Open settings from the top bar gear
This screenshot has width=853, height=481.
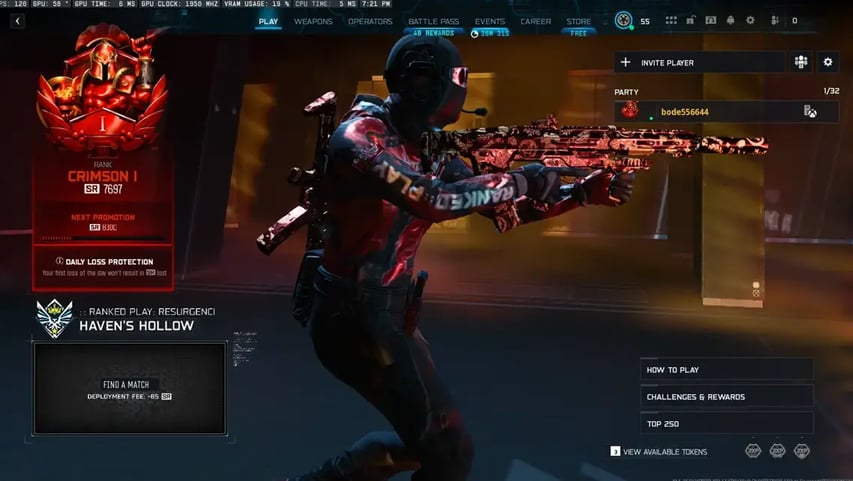pos(751,21)
